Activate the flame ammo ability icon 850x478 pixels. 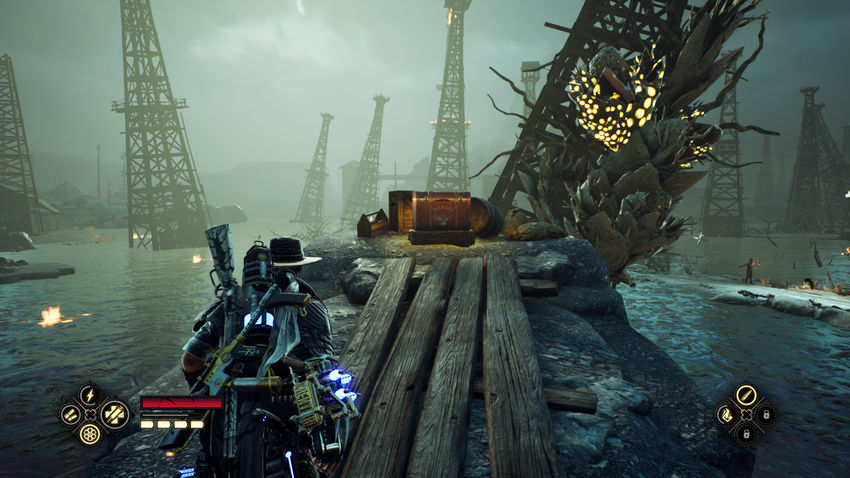coord(725,413)
